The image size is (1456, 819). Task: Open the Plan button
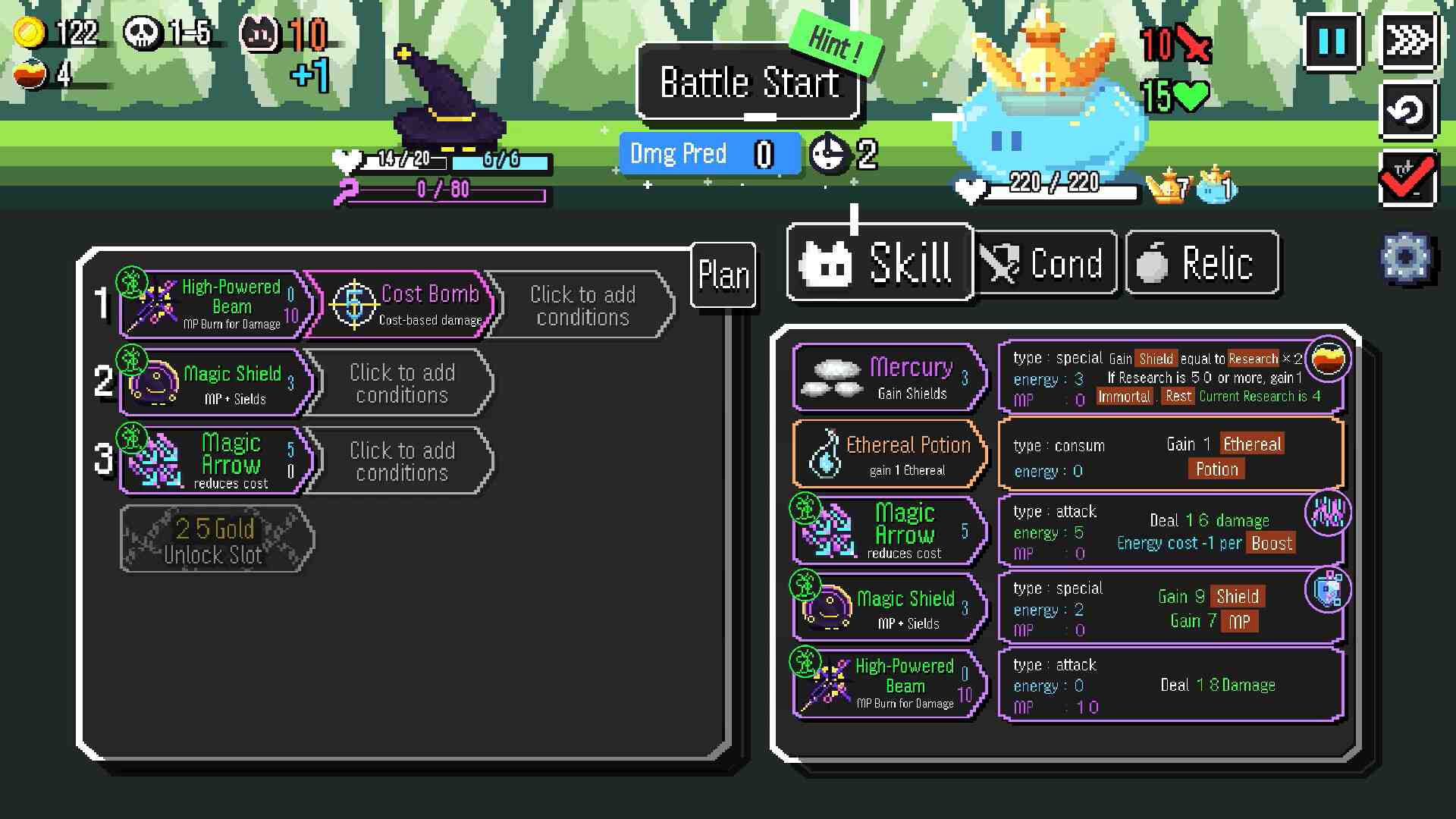[723, 275]
